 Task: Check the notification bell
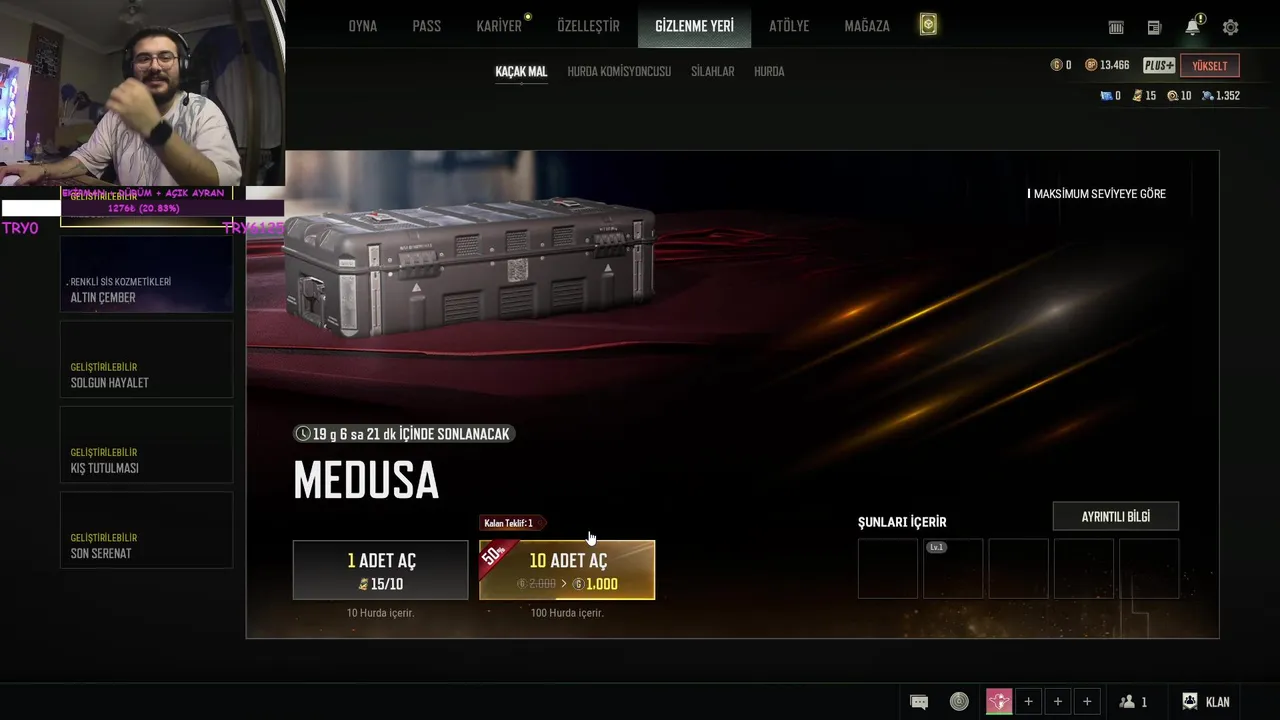pos(1193,28)
